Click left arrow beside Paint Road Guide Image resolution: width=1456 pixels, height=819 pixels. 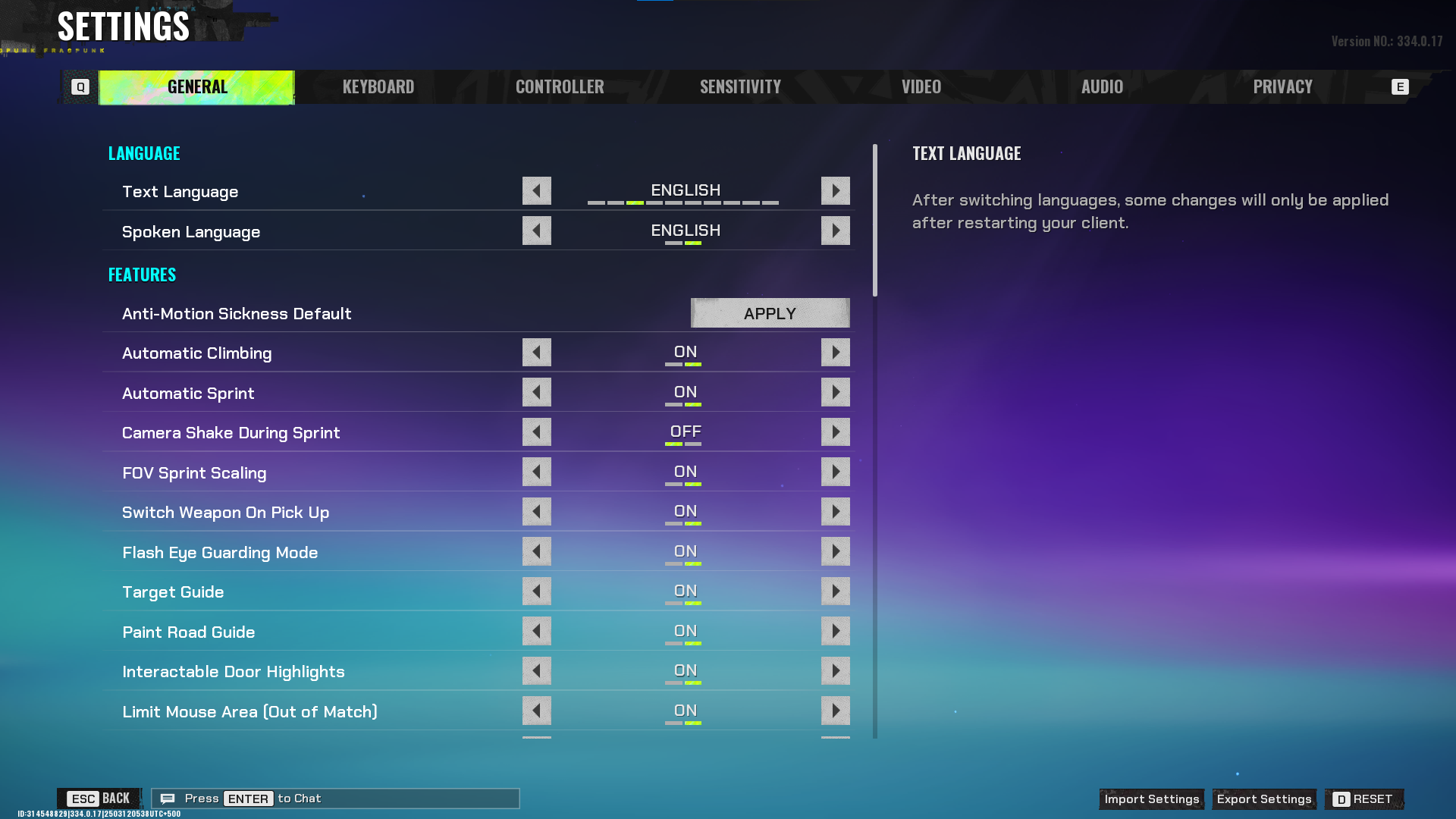537,630
